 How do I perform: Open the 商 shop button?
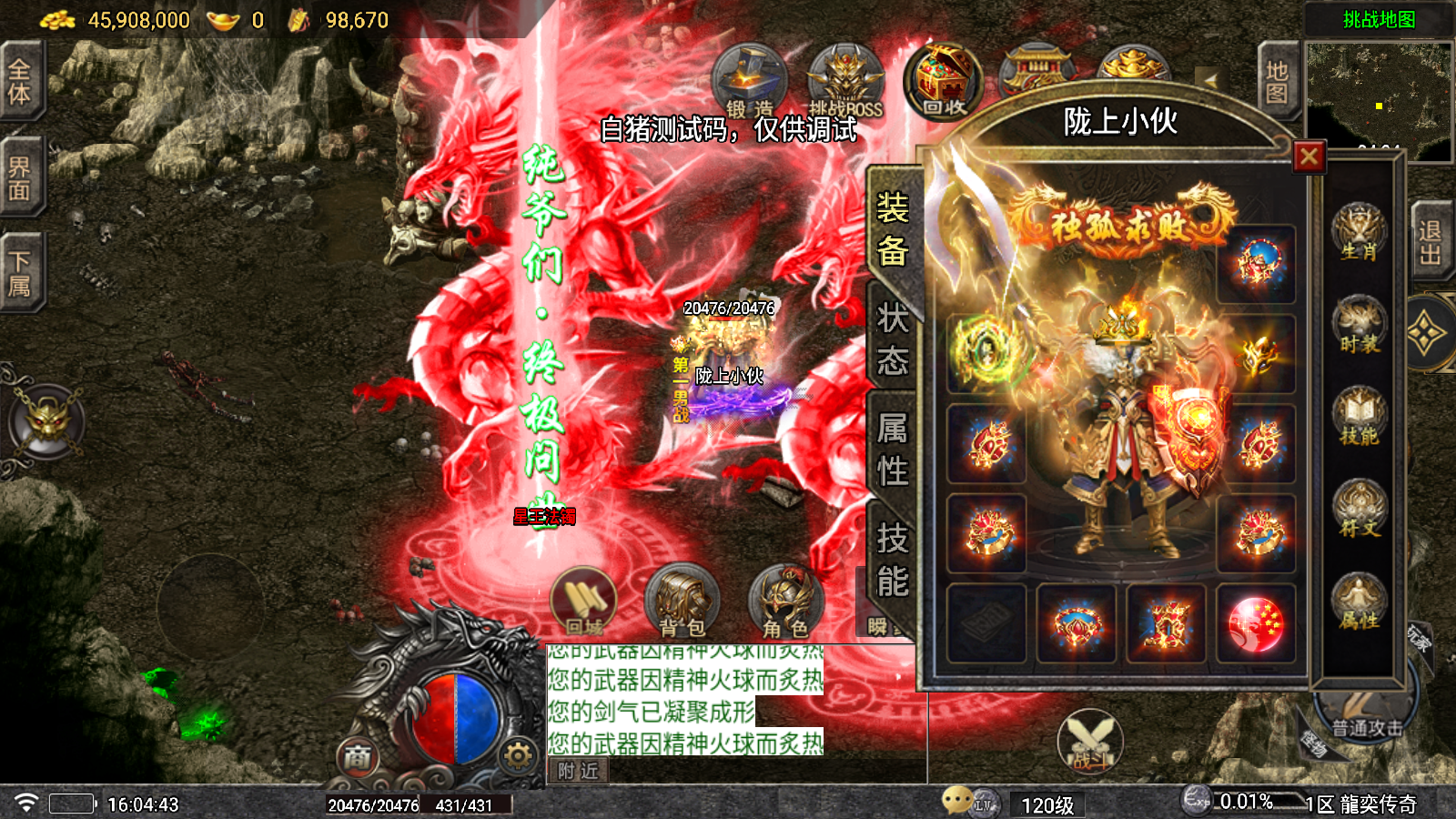[358, 757]
